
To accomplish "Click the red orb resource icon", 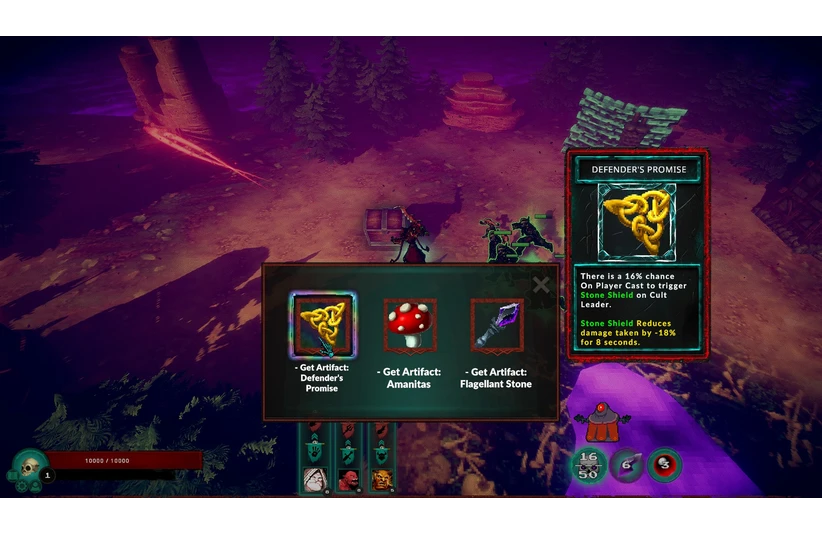I will 663,465.
